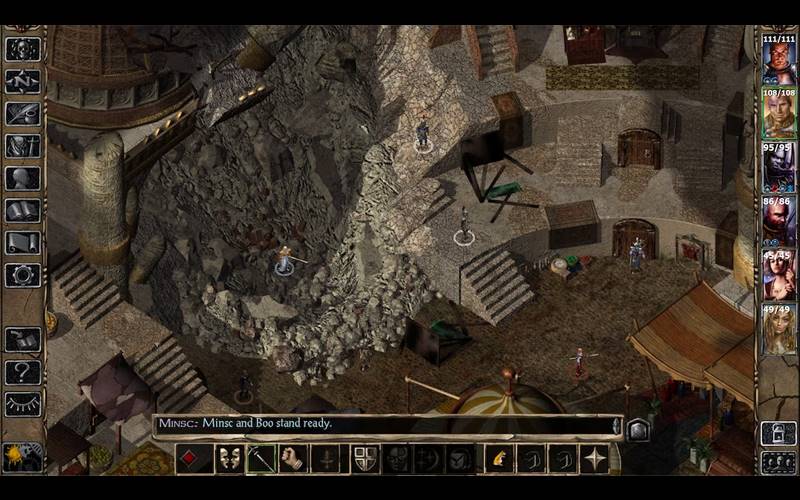Activate the red diamond action button
The height and width of the screenshot is (500, 800).
pos(192,458)
